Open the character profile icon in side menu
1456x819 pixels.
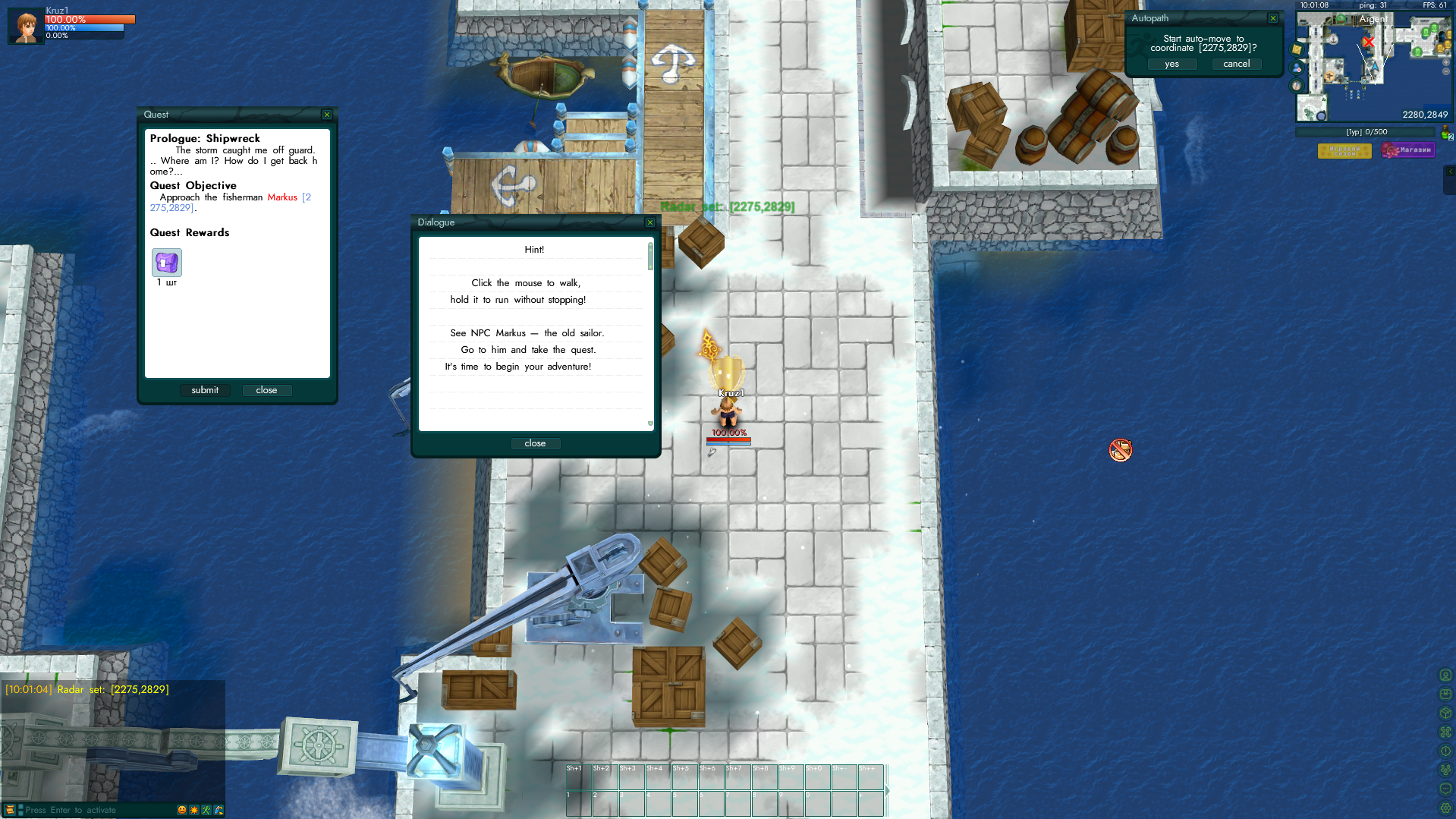coord(1445,675)
